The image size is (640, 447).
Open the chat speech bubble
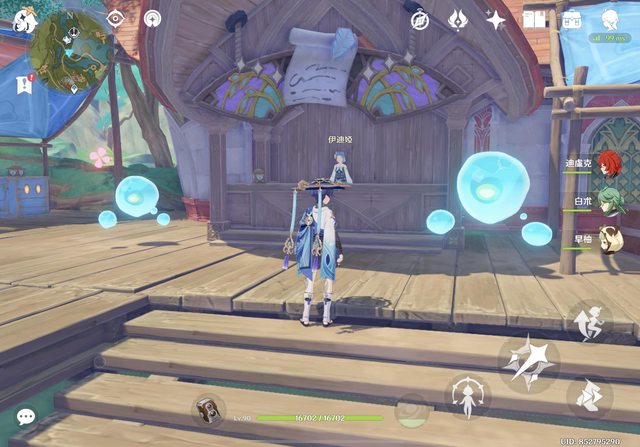(x=26, y=416)
